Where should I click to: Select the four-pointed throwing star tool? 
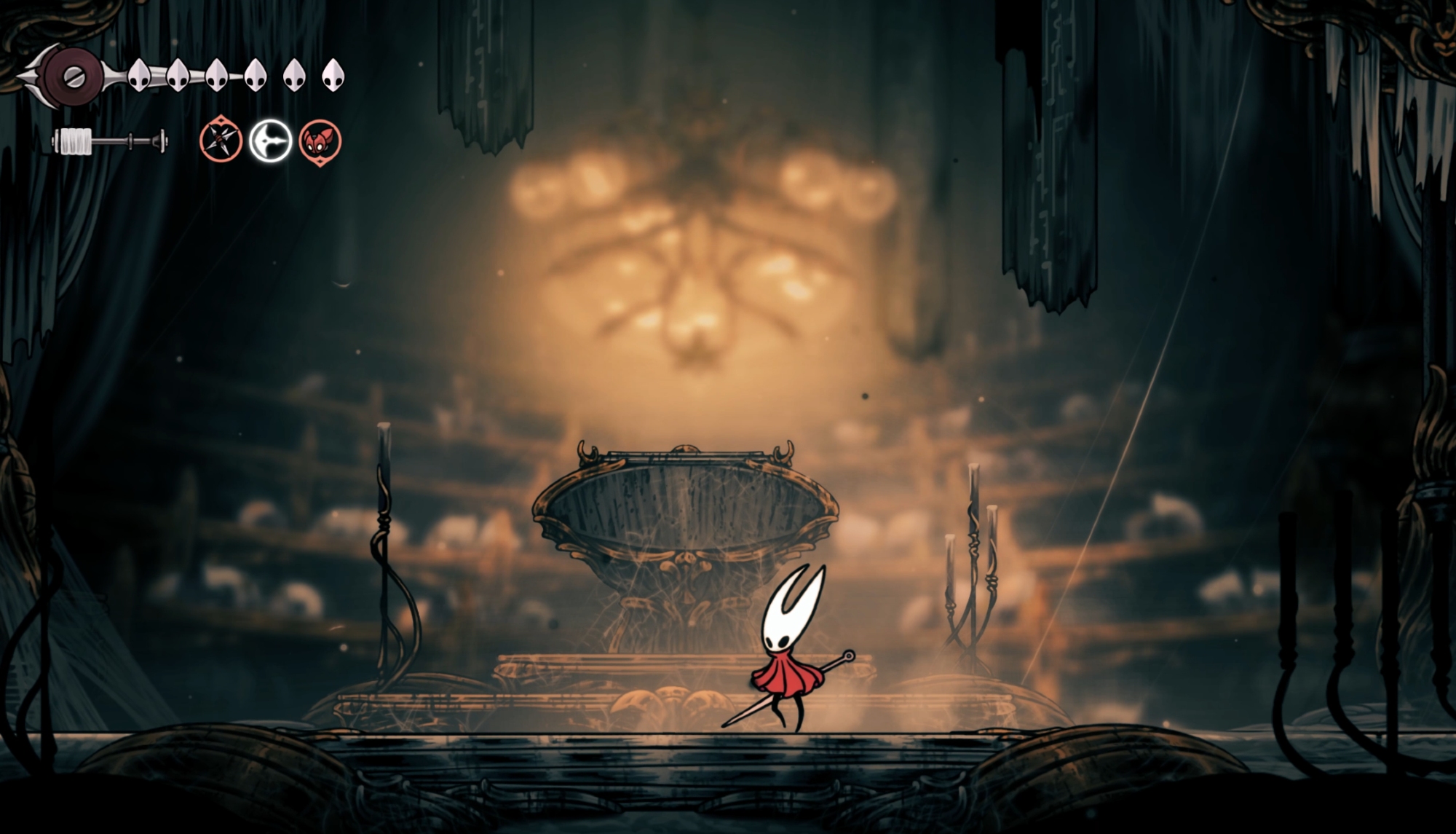(221, 141)
